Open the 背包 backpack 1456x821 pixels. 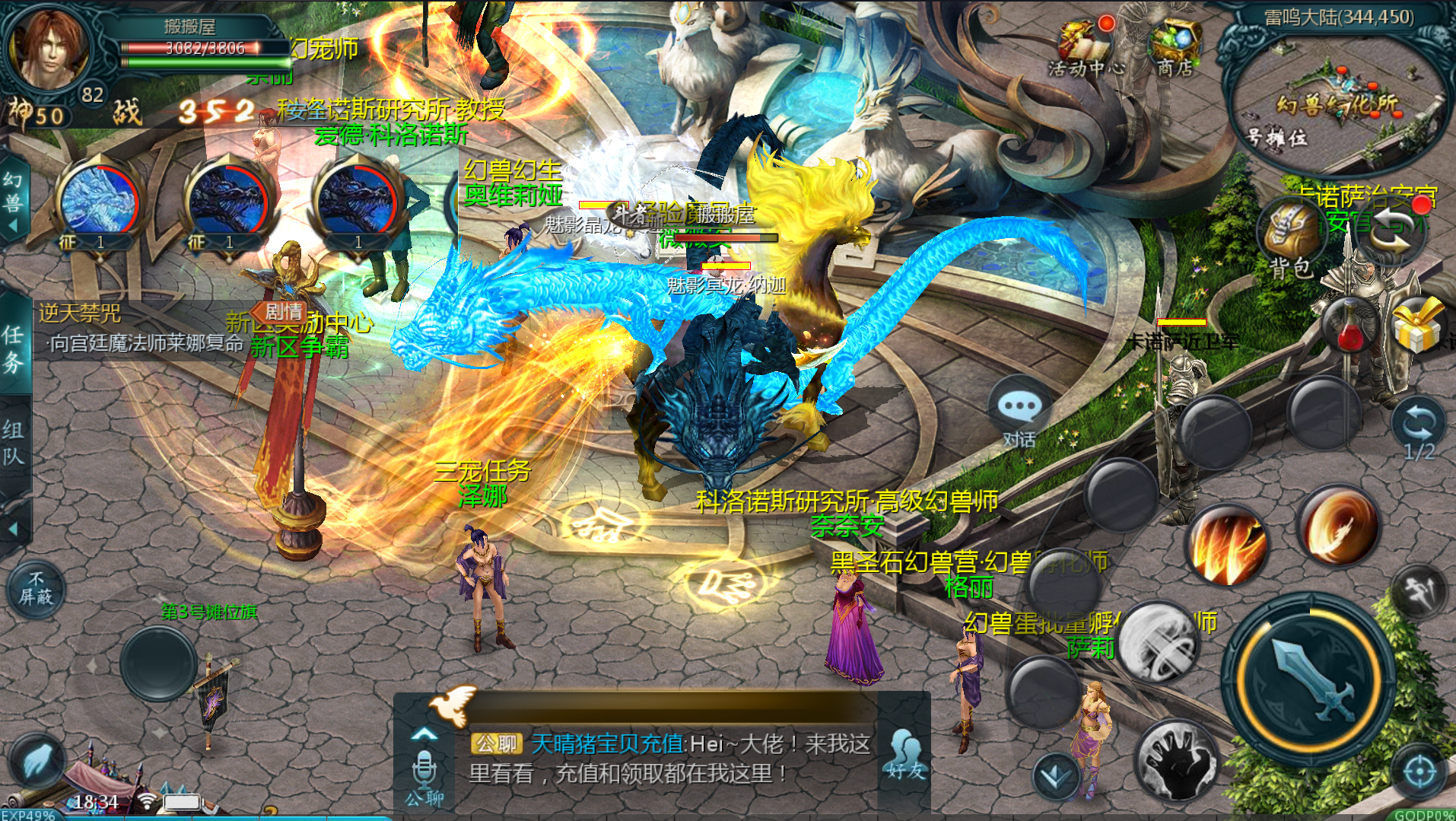[x=1292, y=237]
